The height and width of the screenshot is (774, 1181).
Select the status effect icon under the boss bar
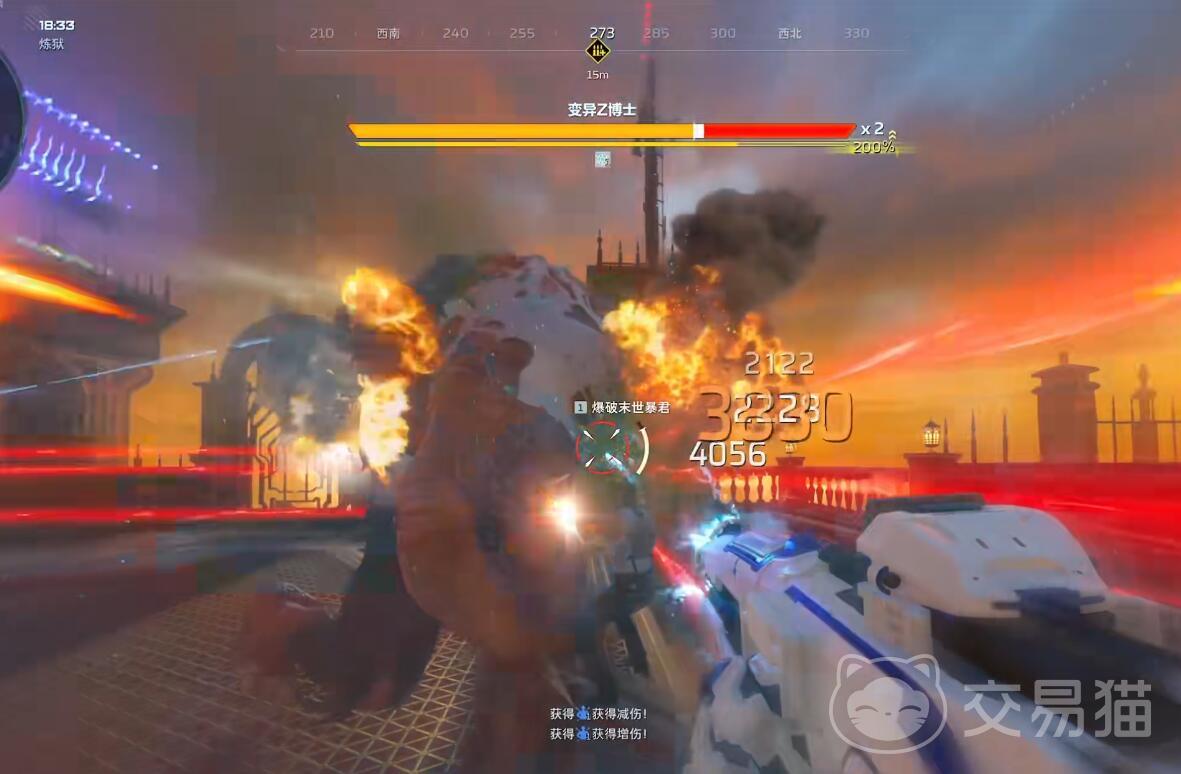602,159
